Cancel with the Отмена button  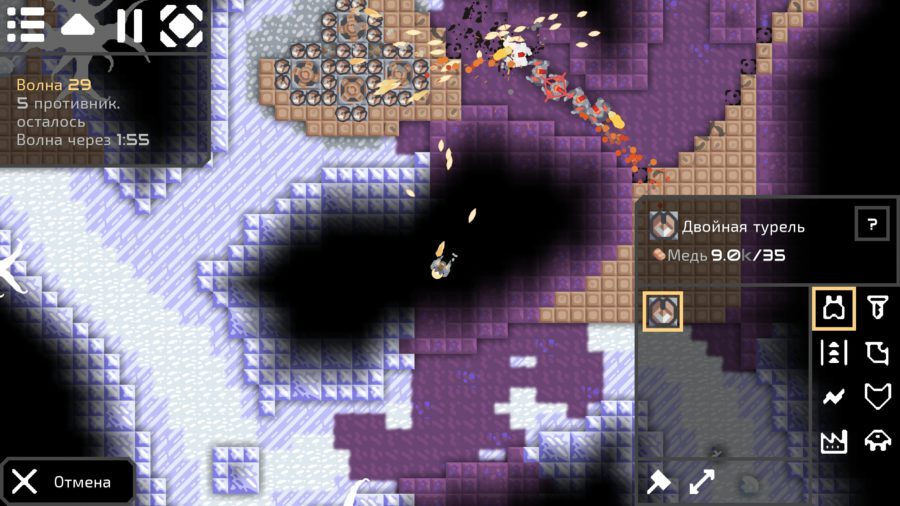click(68, 482)
